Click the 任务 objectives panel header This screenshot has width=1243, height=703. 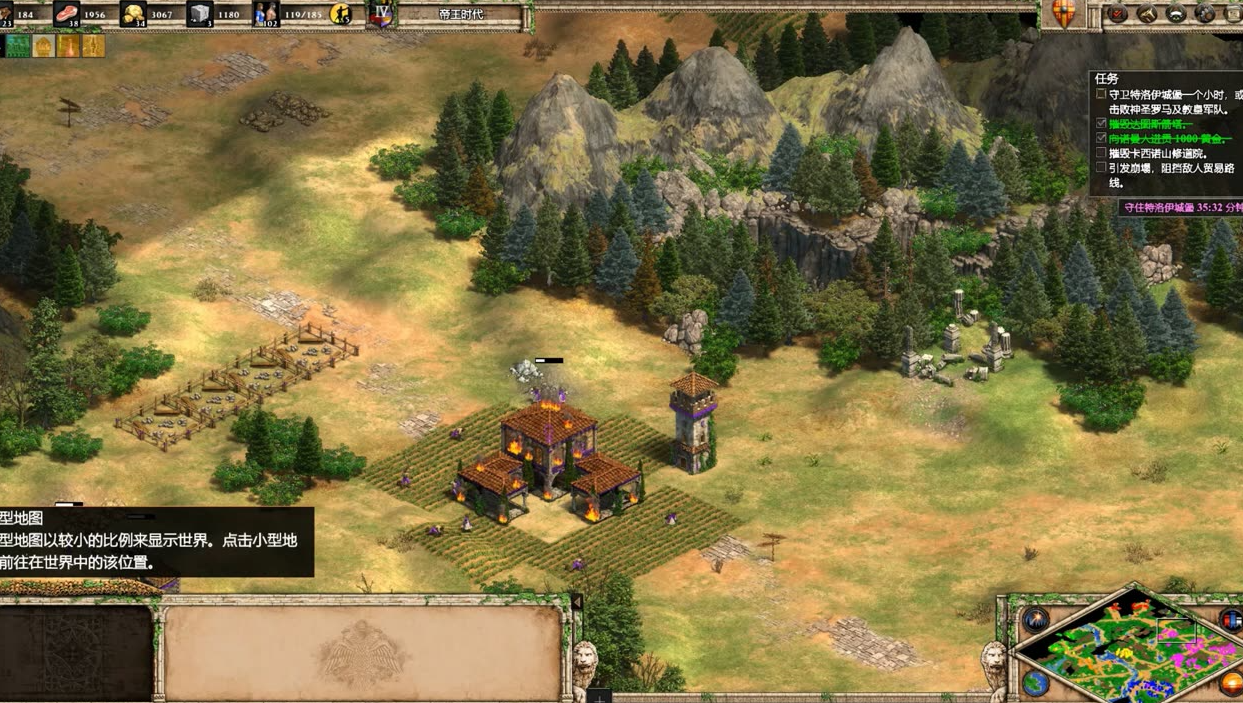click(1107, 78)
